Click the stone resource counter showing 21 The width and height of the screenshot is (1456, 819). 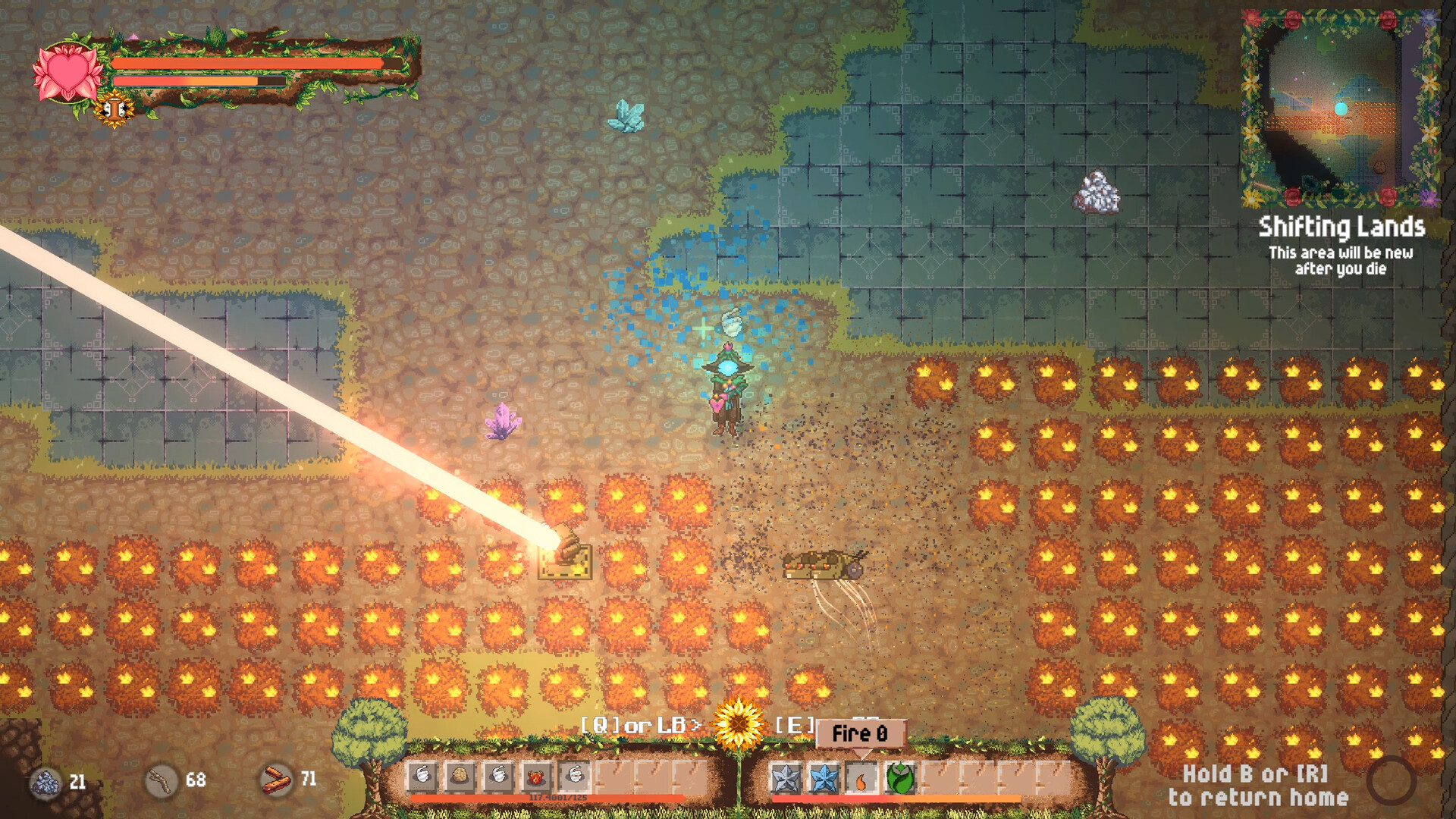[61, 779]
